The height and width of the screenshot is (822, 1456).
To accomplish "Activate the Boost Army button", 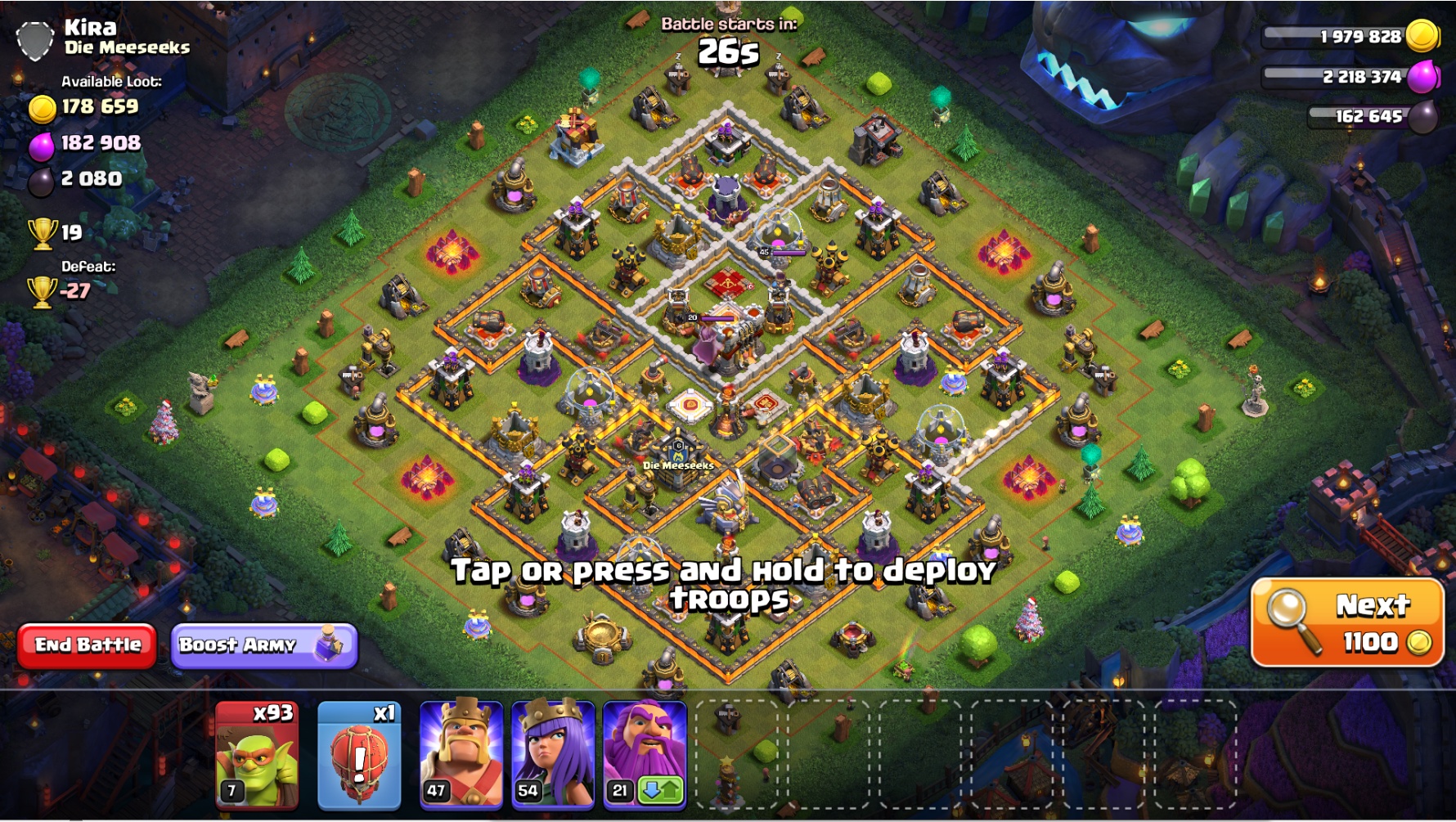I will tap(263, 645).
